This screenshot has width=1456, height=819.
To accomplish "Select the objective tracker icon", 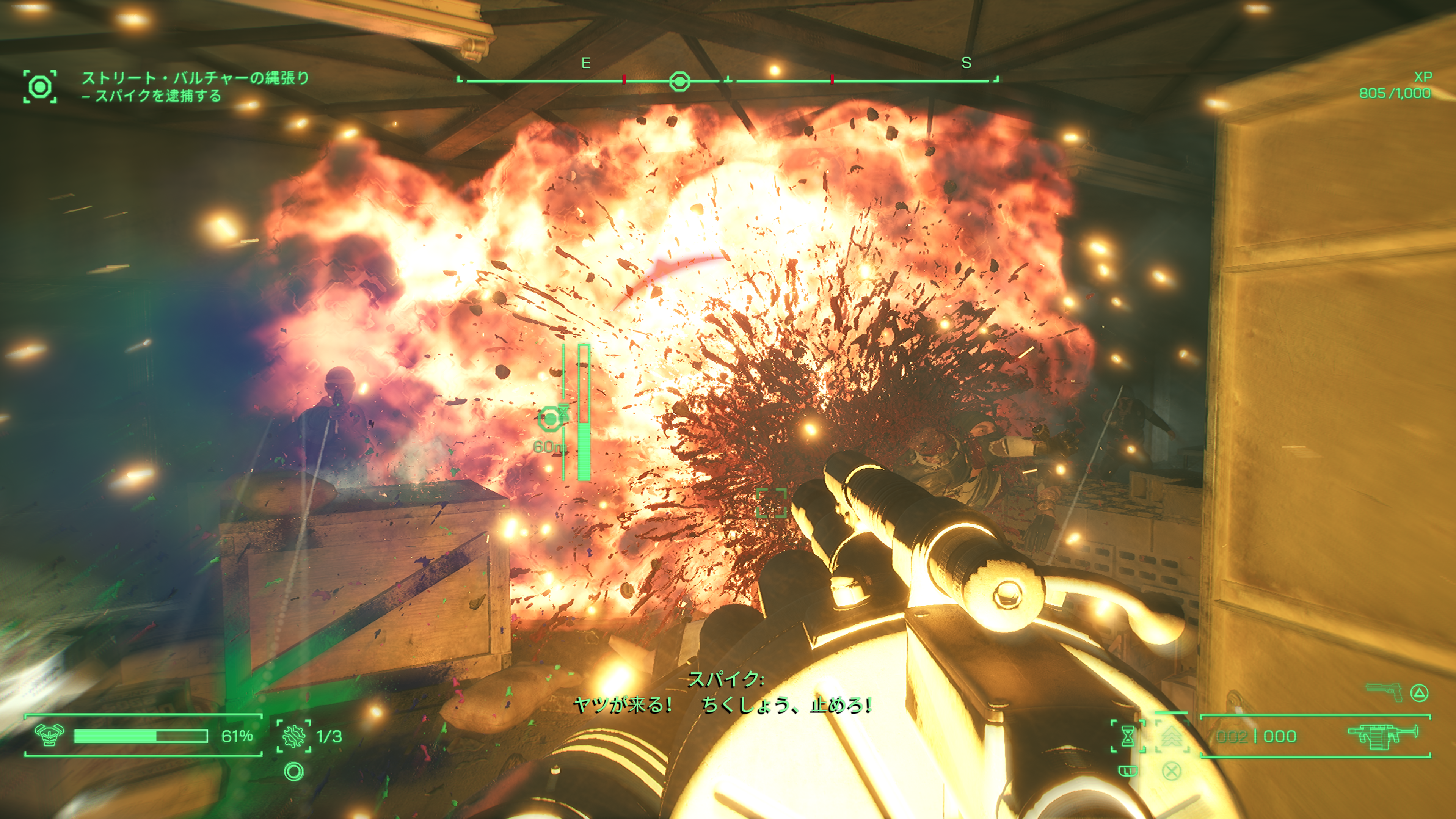I will 39,86.
